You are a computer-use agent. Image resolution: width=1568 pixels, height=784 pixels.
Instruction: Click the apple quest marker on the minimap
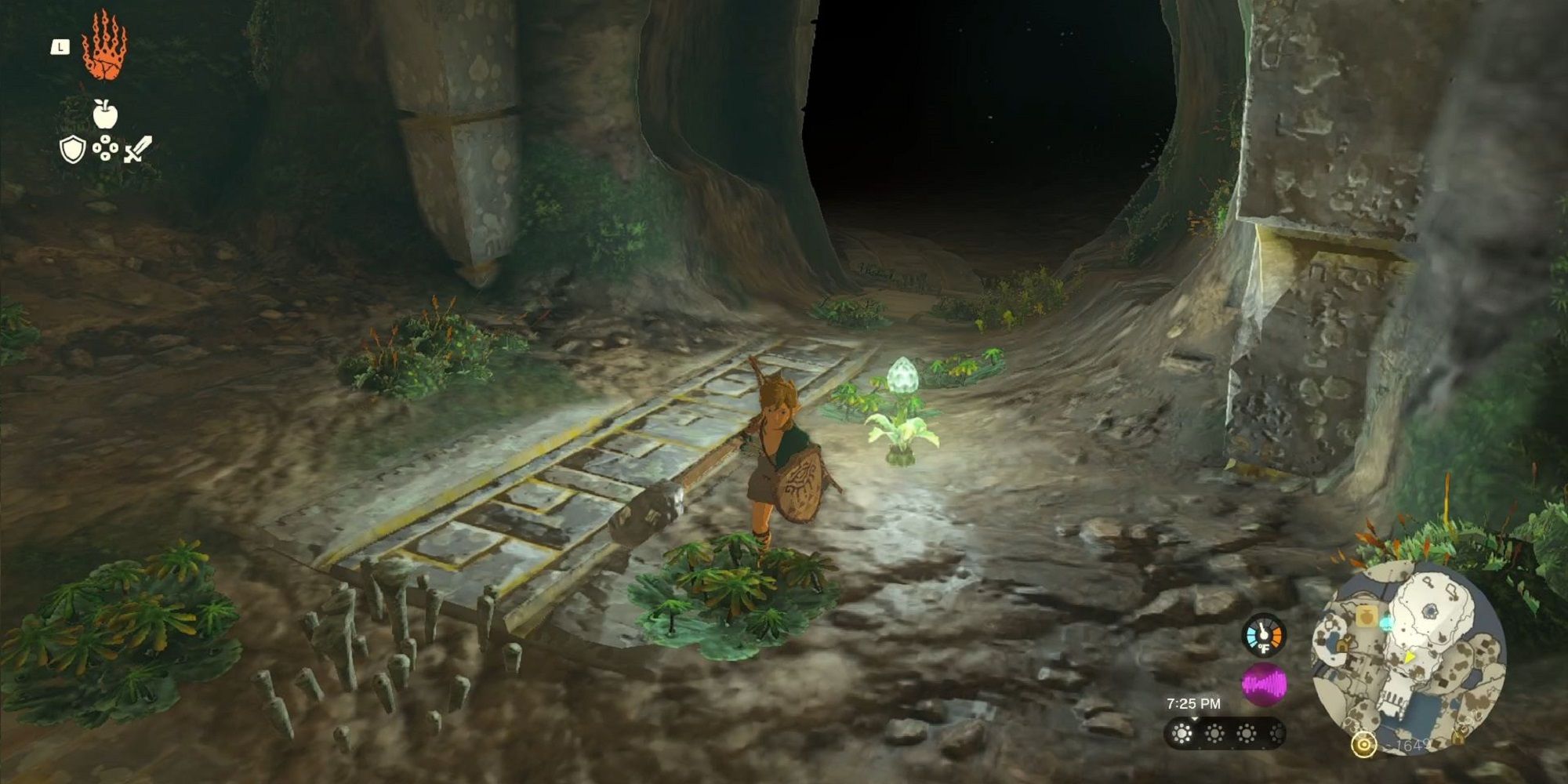click(1366, 617)
